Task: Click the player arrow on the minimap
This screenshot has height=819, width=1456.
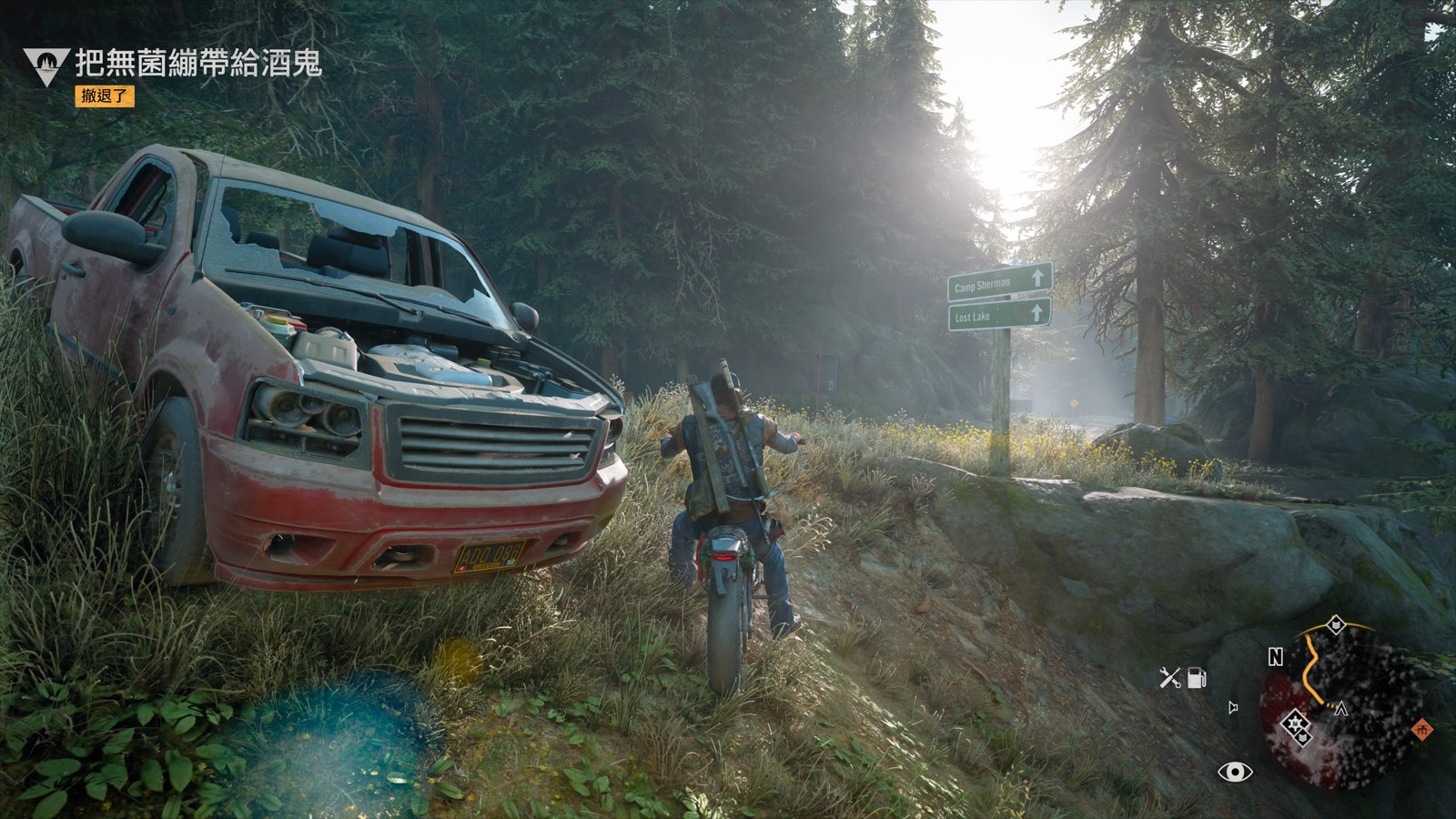Action: (x=1340, y=709)
